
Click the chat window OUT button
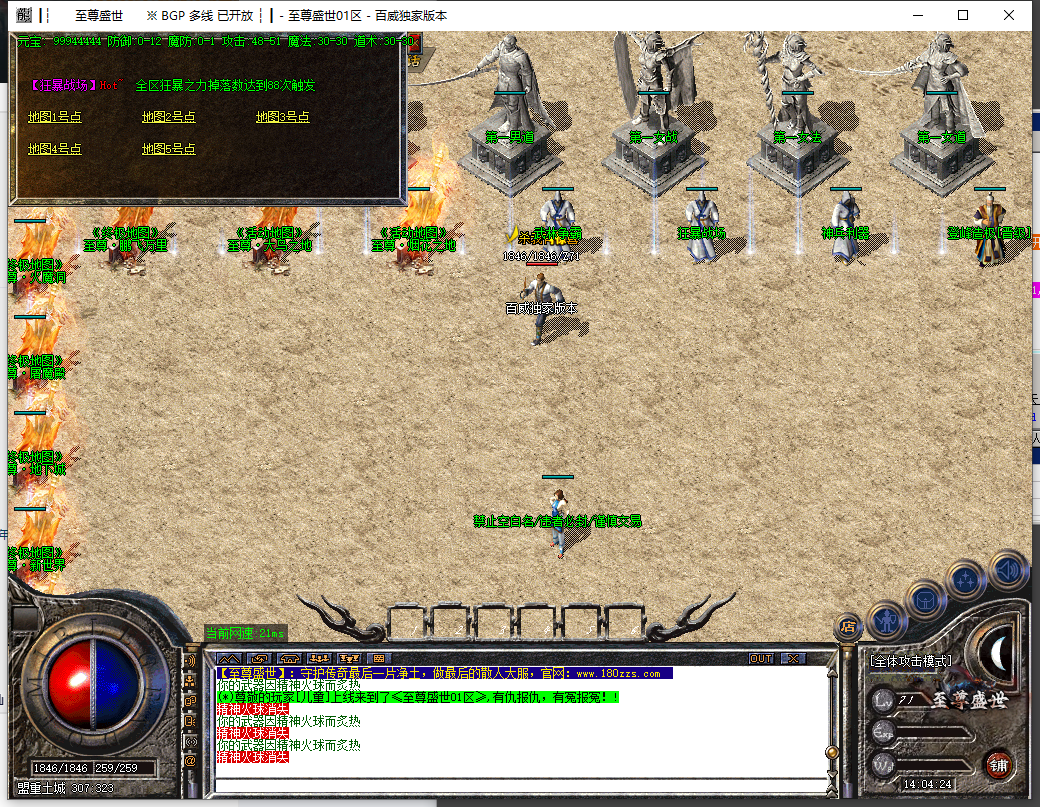click(x=761, y=659)
